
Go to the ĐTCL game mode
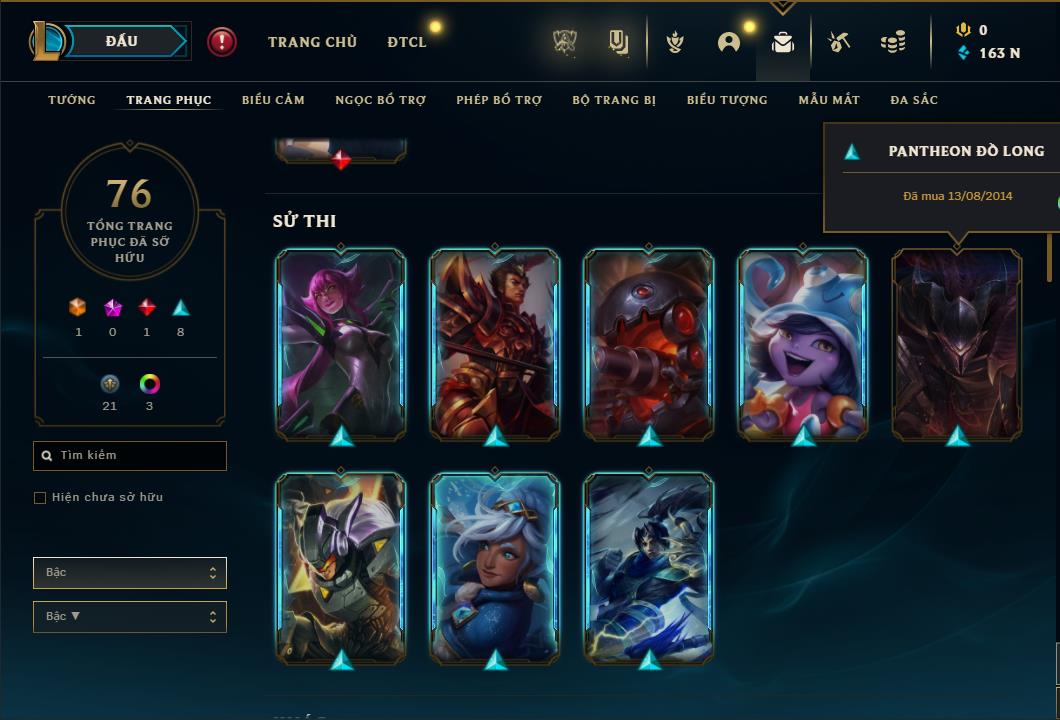click(x=407, y=42)
